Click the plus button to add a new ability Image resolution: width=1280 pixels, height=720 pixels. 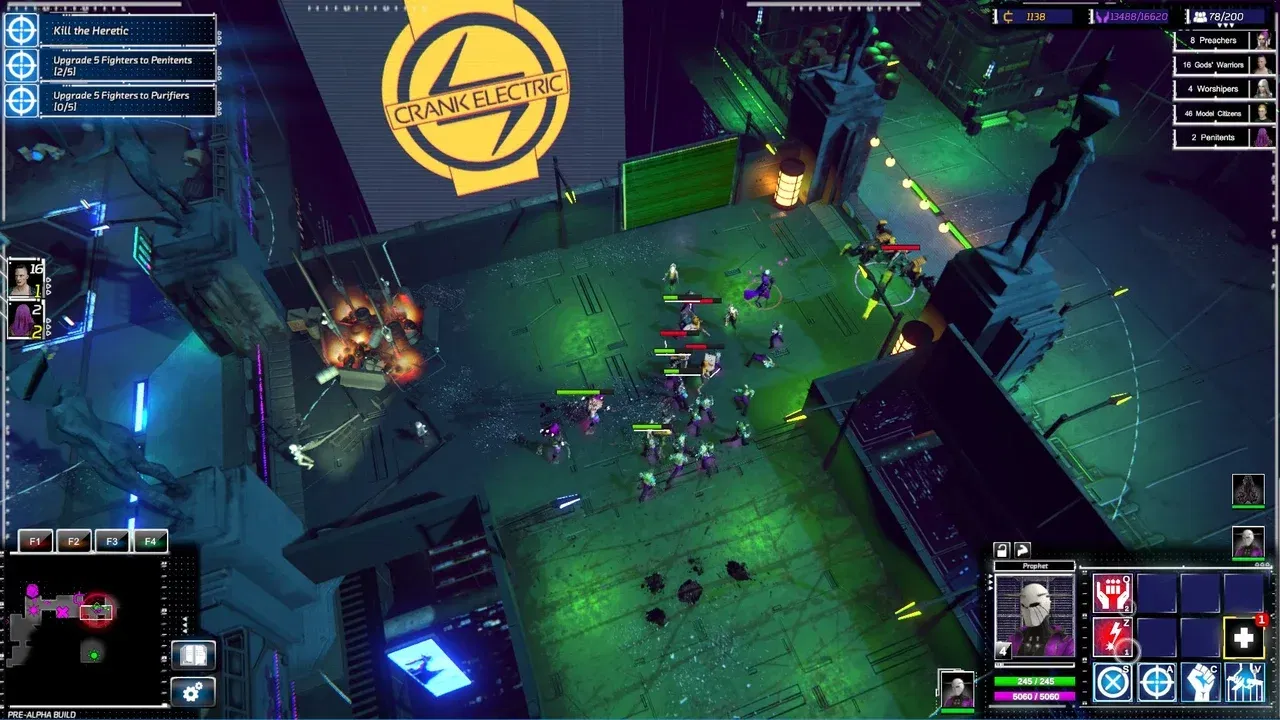[x=1243, y=637]
